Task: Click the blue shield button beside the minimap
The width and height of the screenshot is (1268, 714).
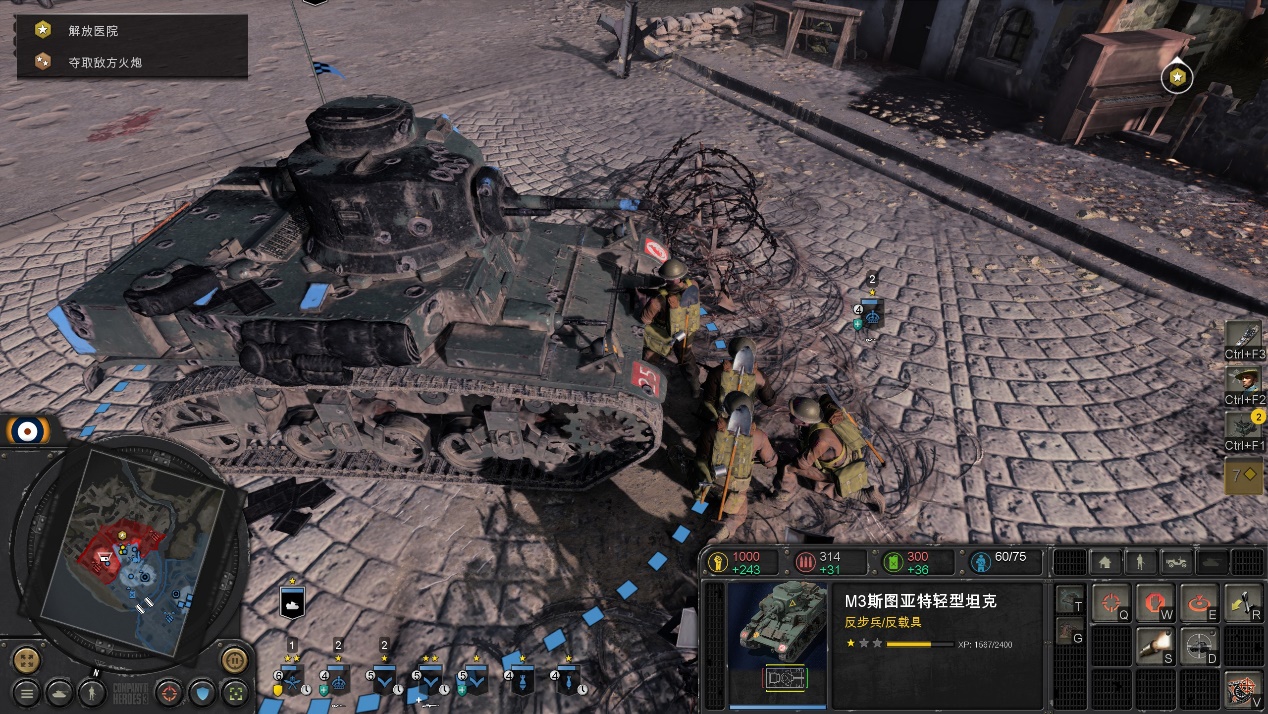Action: point(202,691)
